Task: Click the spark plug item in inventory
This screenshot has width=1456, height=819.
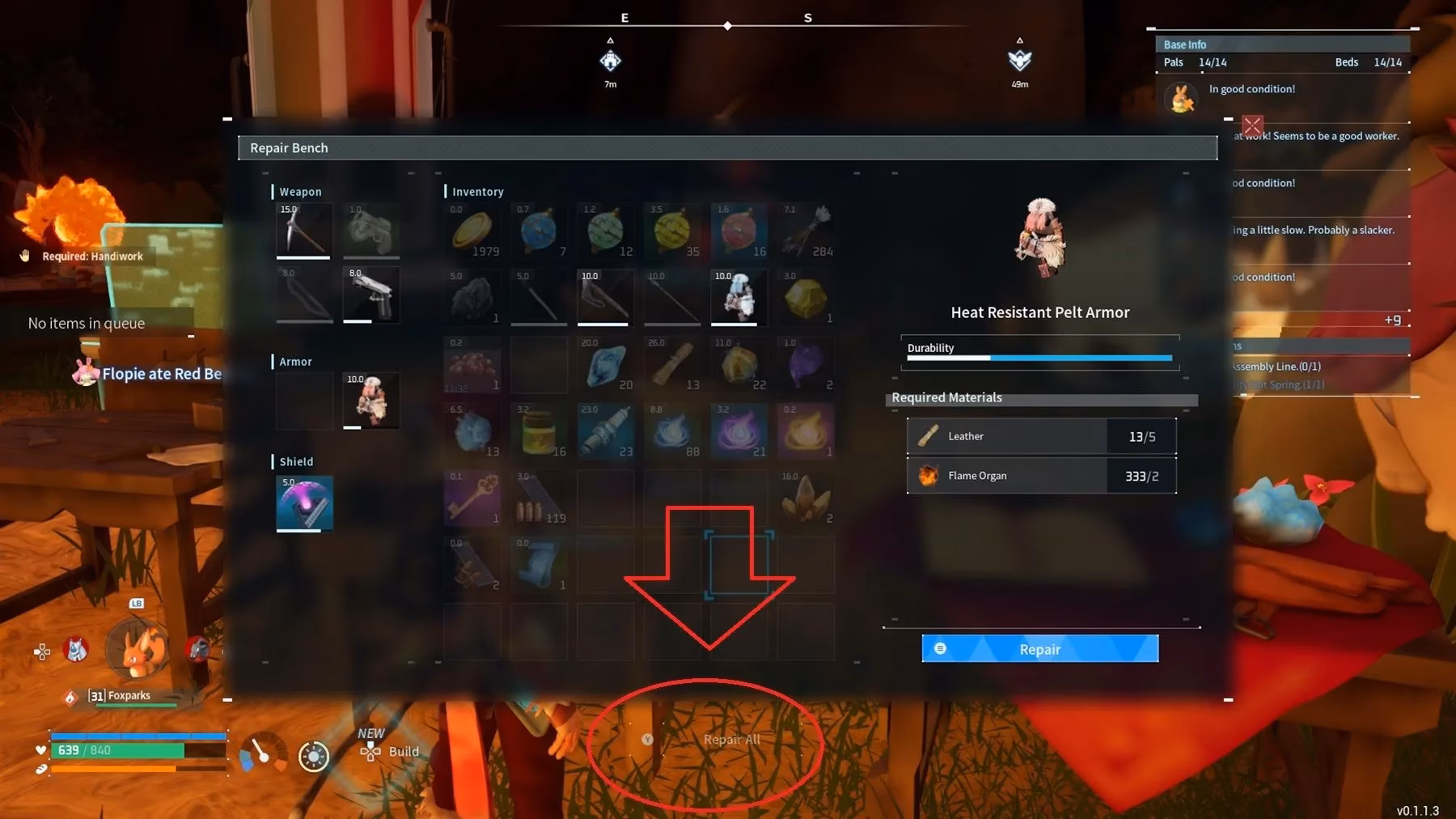Action: pyautogui.click(x=605, y=429)
